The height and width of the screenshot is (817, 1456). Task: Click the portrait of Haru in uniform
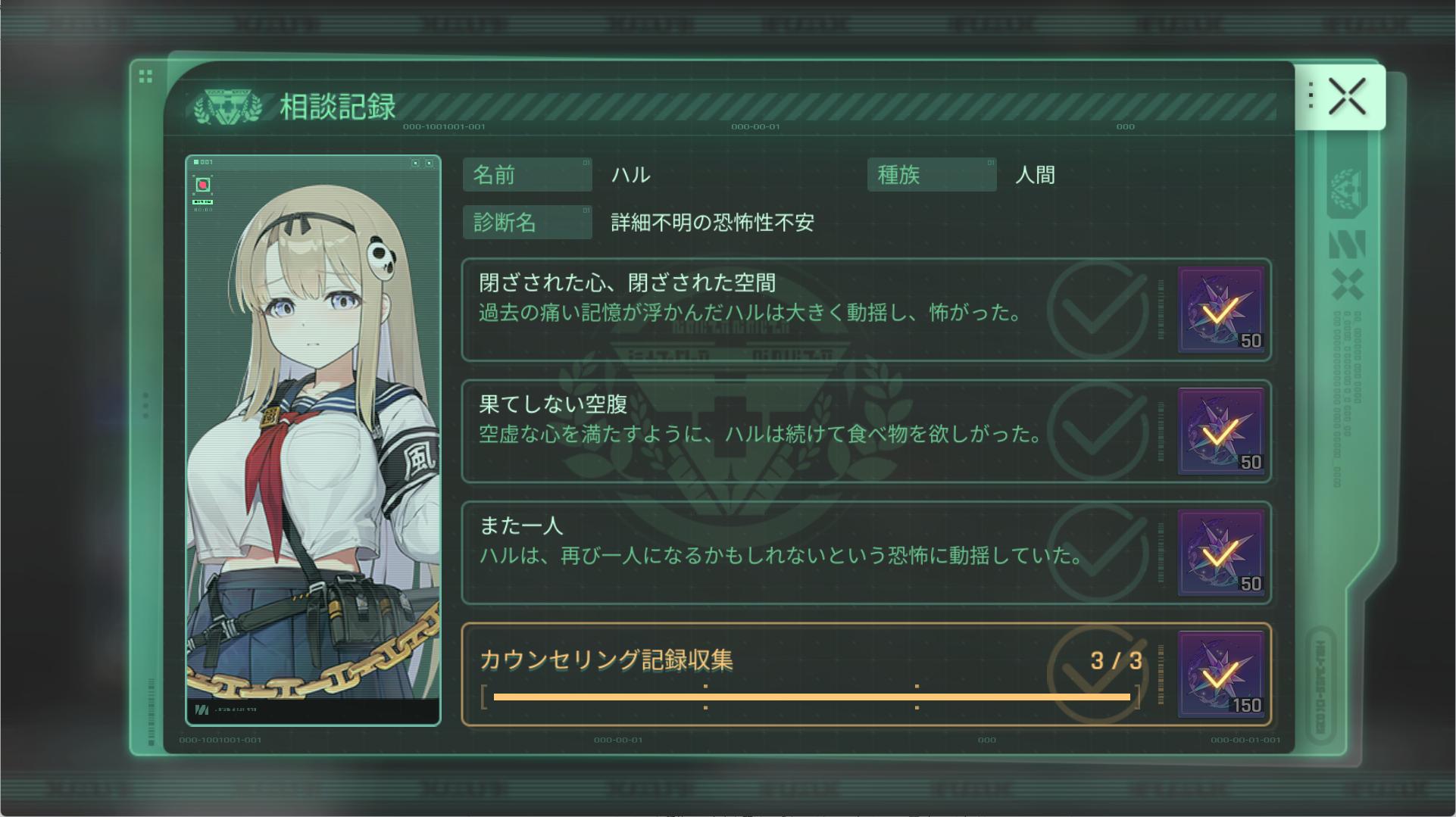point(312,439)
